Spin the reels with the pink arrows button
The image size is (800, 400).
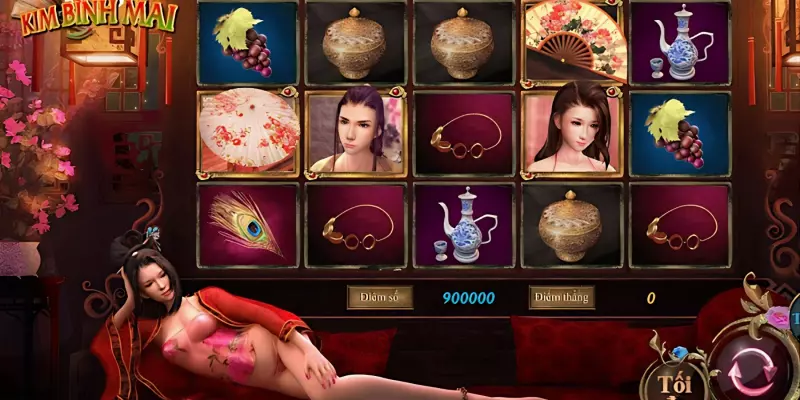[752, 368]
